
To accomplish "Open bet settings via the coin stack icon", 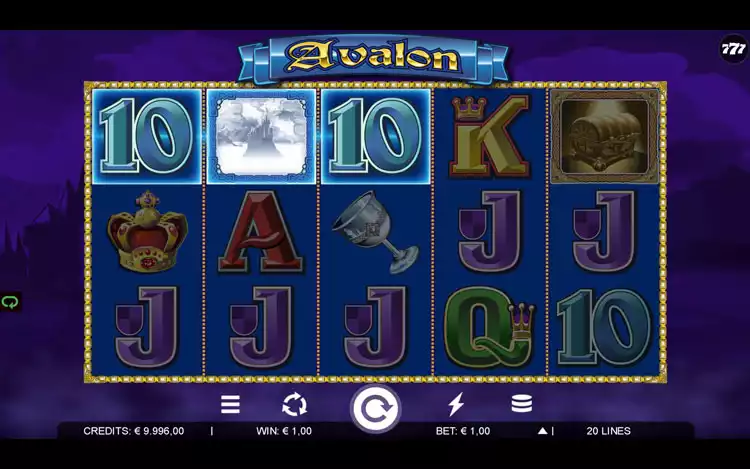I will (521, 405).
